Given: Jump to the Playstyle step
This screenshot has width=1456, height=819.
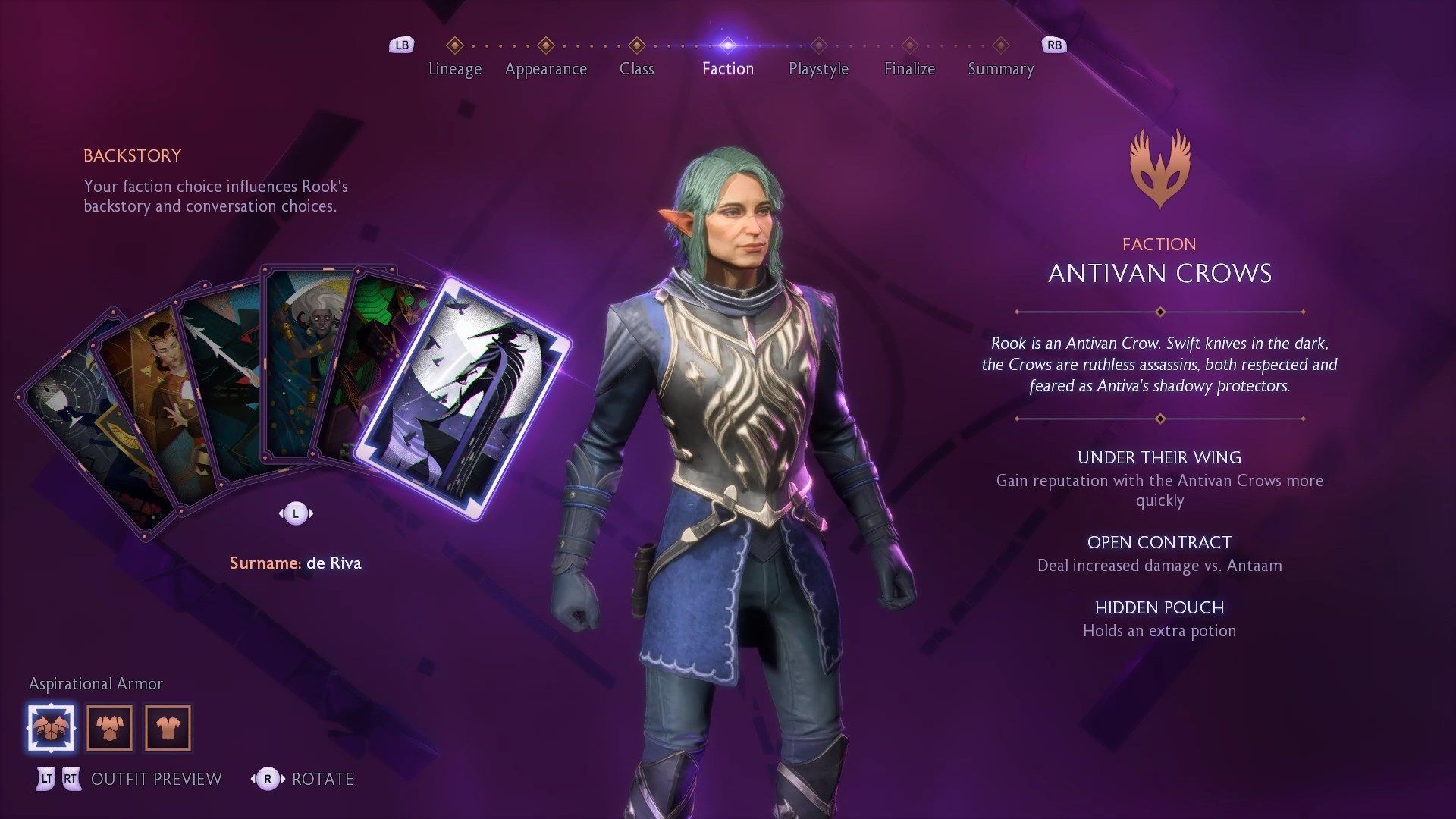Looking at the screenshot, I should point(818,68).
